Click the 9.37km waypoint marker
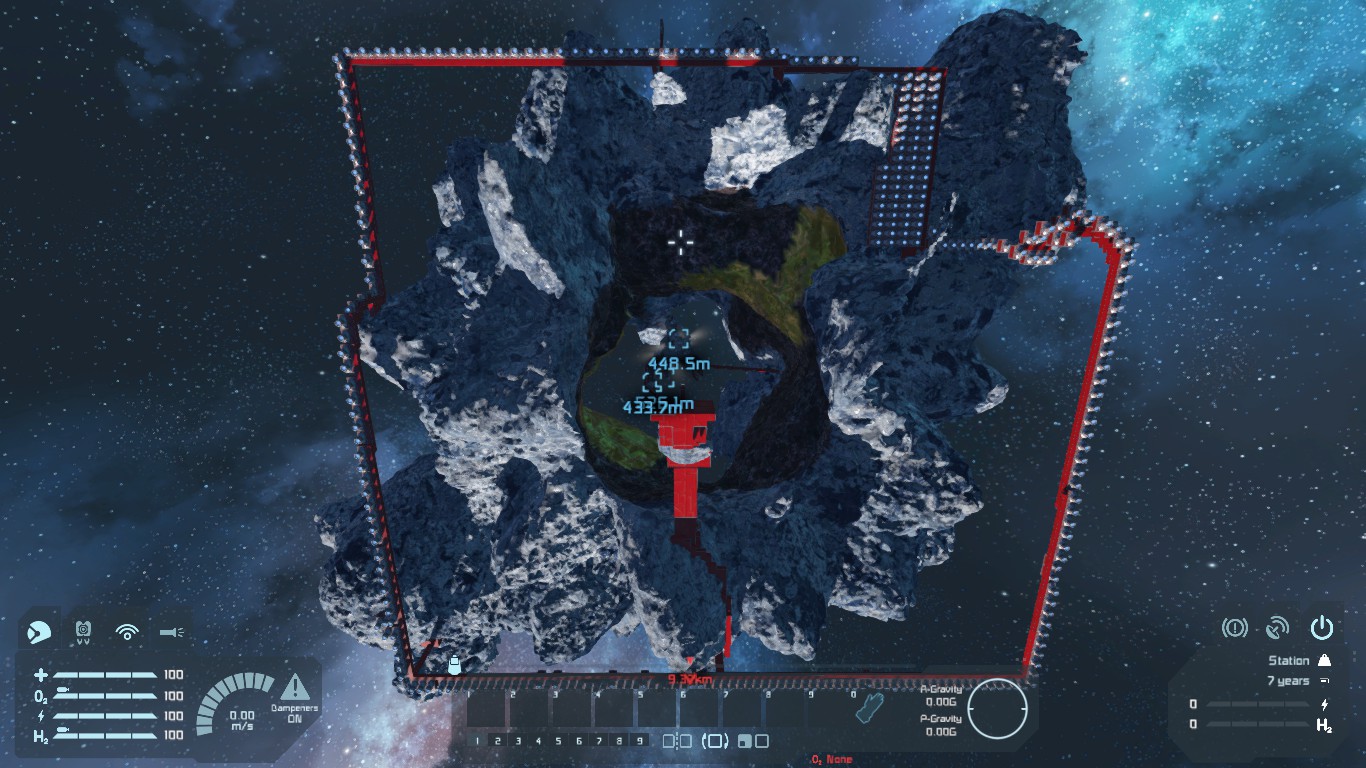This screenshot has width=1366, height=768. click(x=690, y=678)
